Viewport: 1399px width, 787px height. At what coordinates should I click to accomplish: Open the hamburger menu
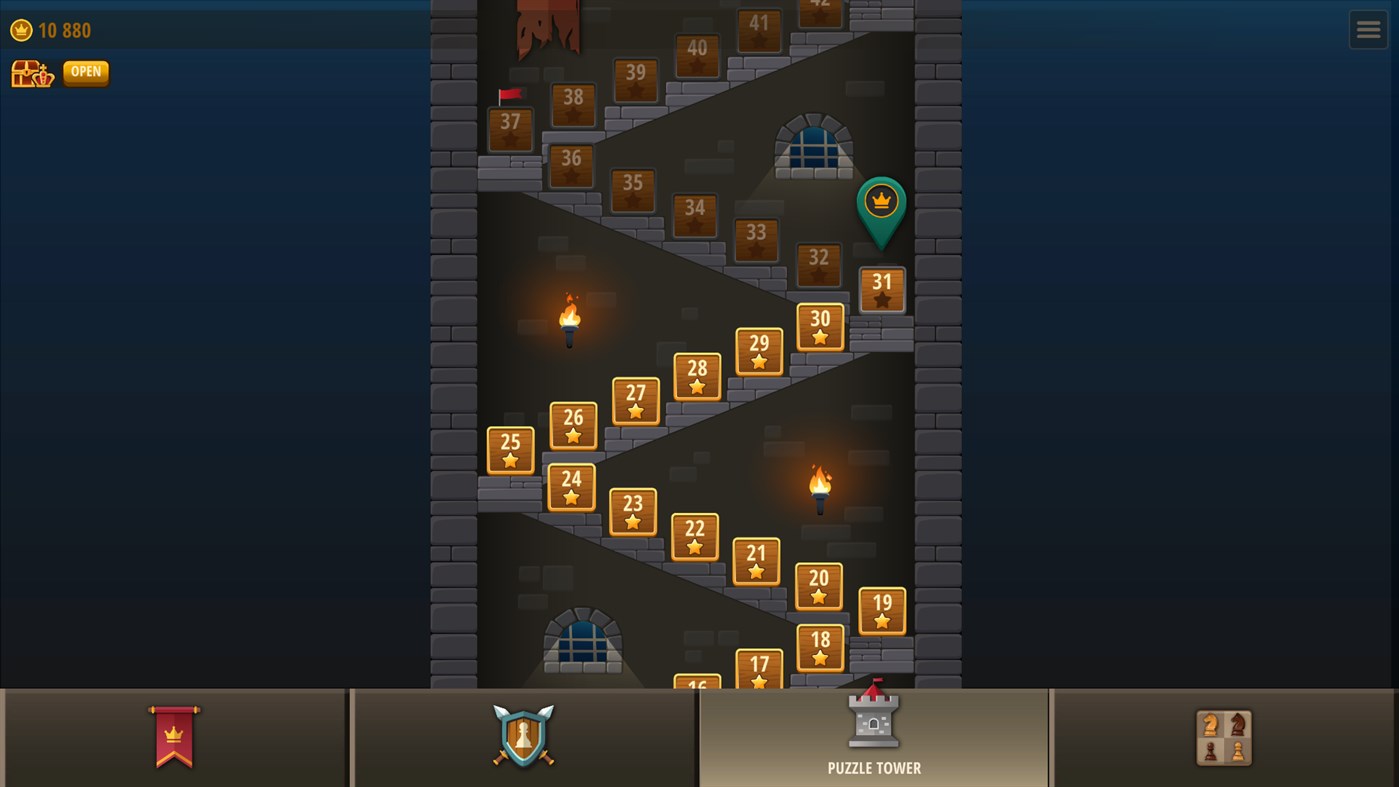(x=1368, y=29)
